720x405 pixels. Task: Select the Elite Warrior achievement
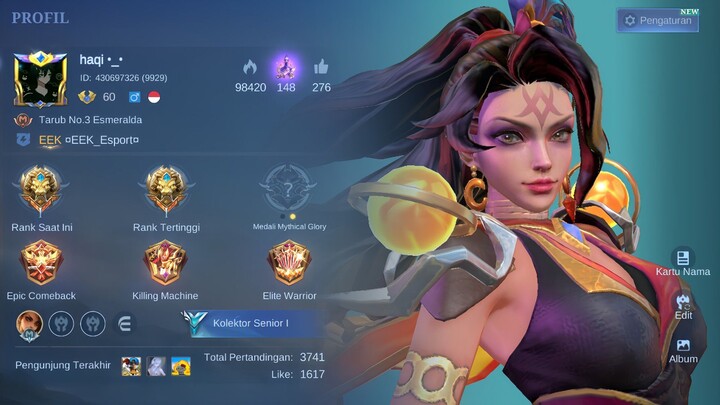point(288,263)
